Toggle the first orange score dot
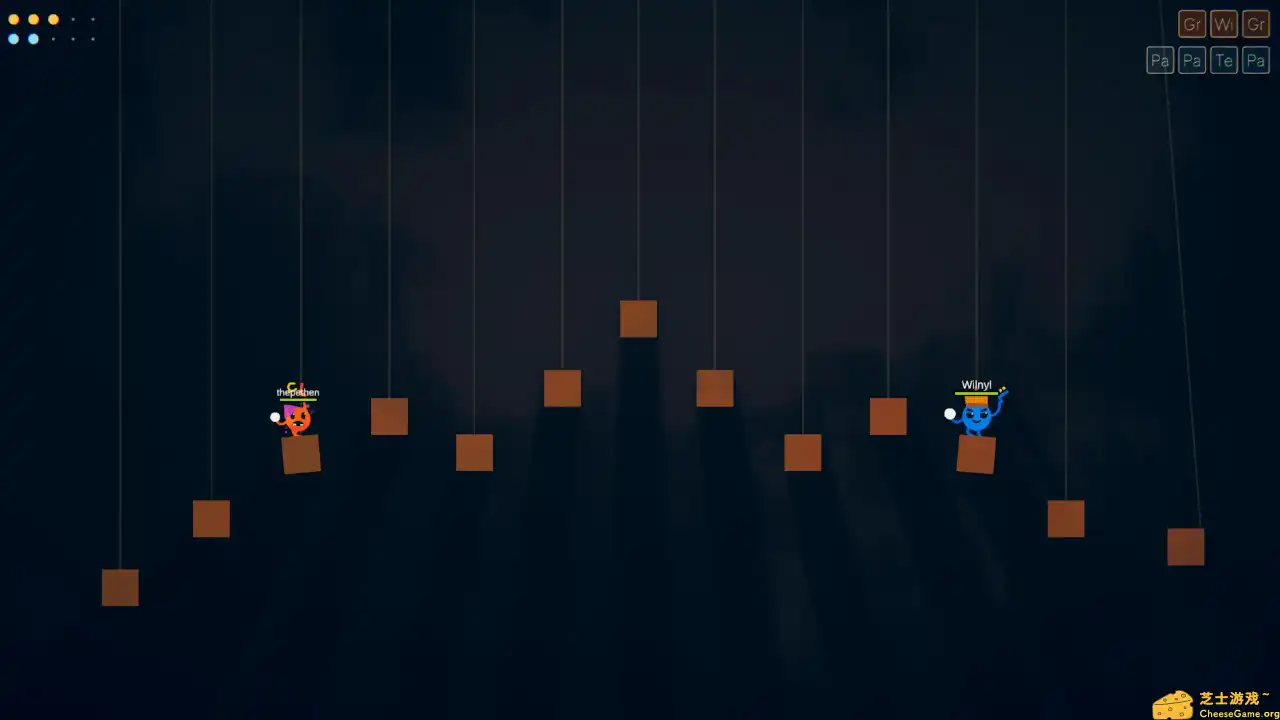Viewport: 1280px width, 720px height. click(14, 20)
